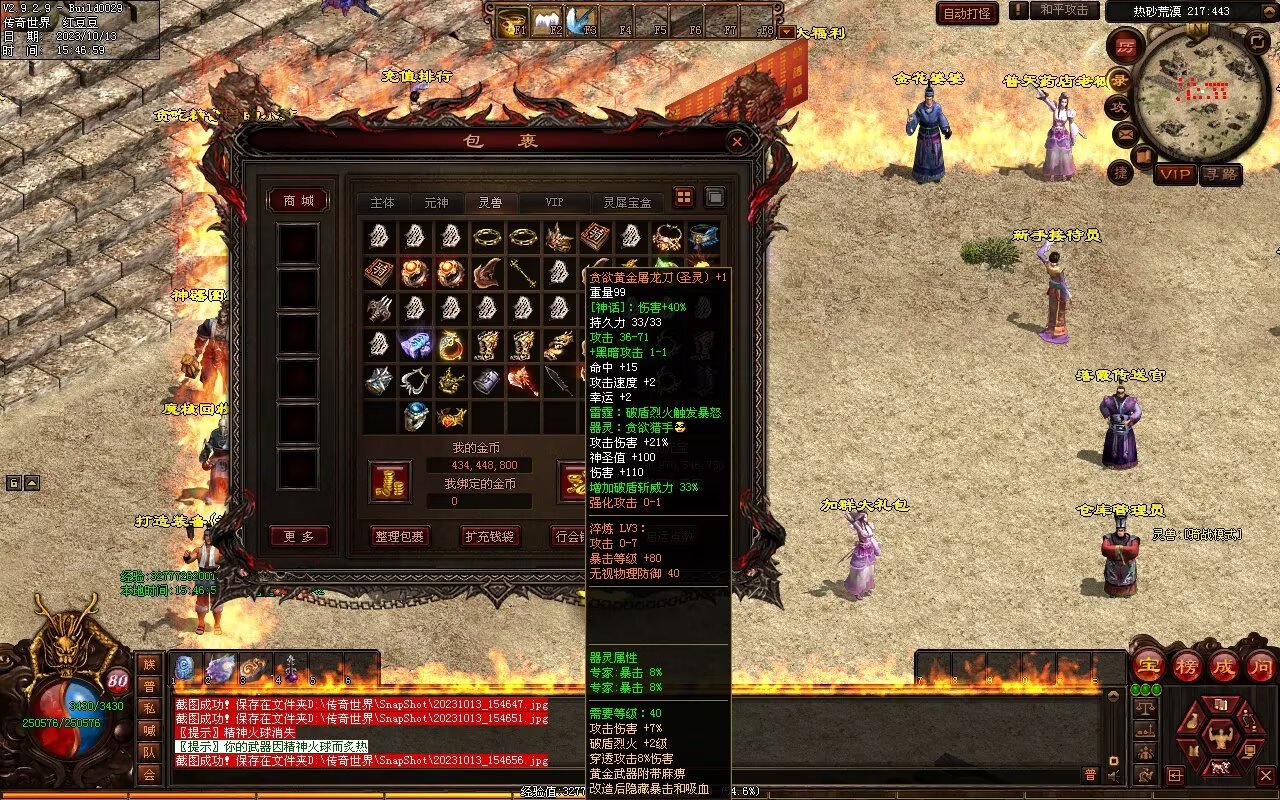Switch to the 灵犀宝盒 tab

click(x=627, y=203)
